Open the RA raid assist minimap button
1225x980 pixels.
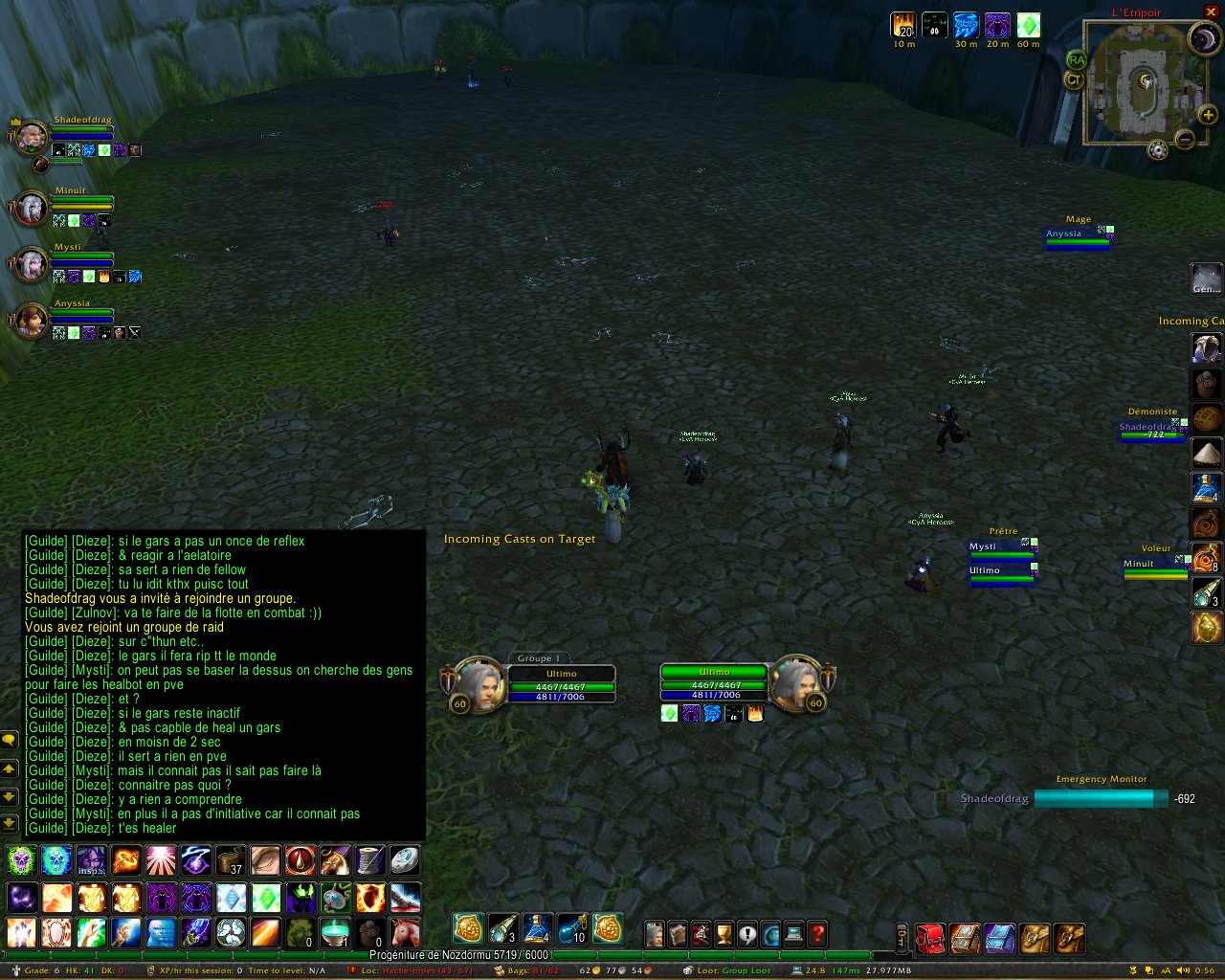[1077, 60]
